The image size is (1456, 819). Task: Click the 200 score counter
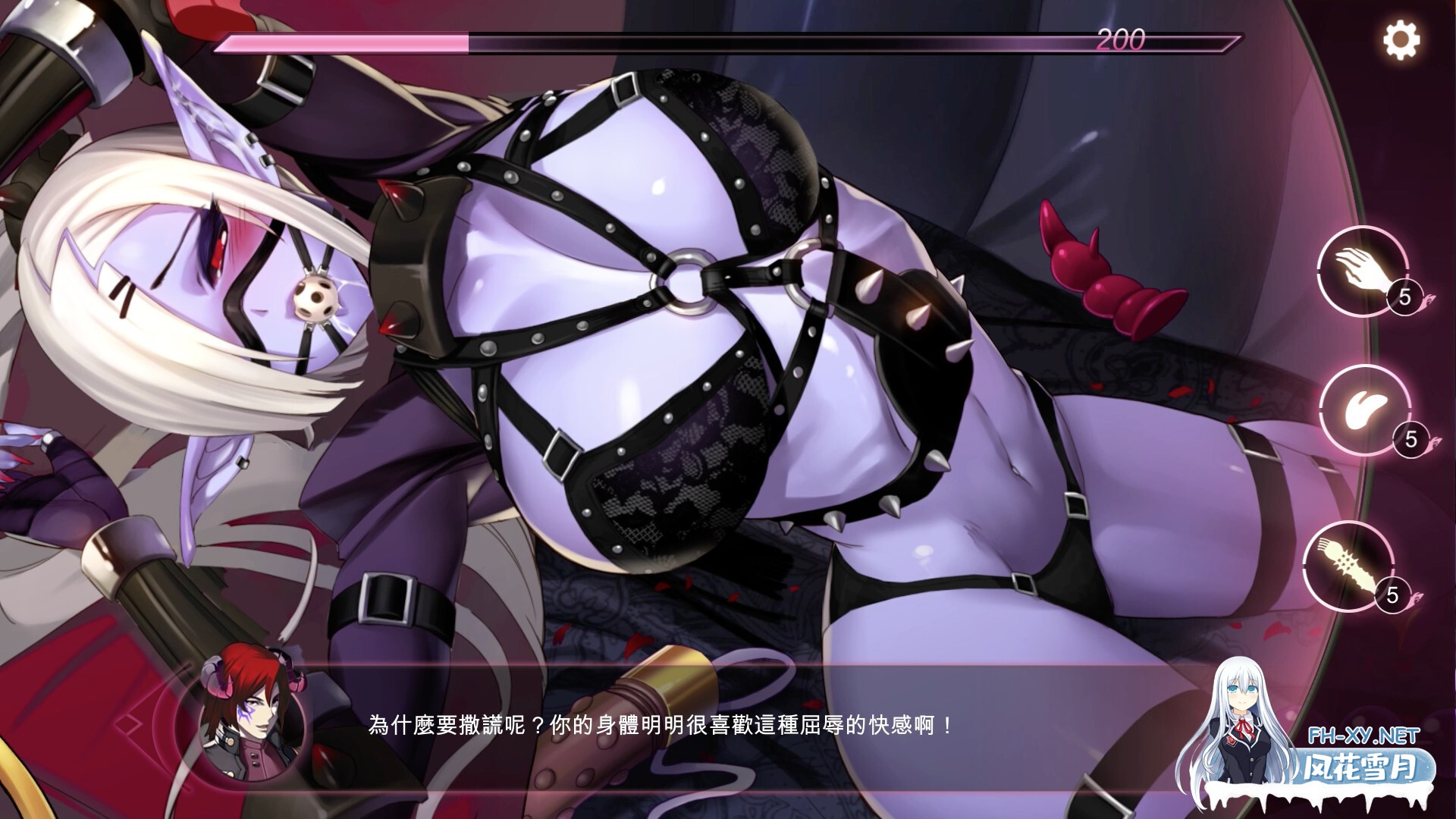[1121, 39]
